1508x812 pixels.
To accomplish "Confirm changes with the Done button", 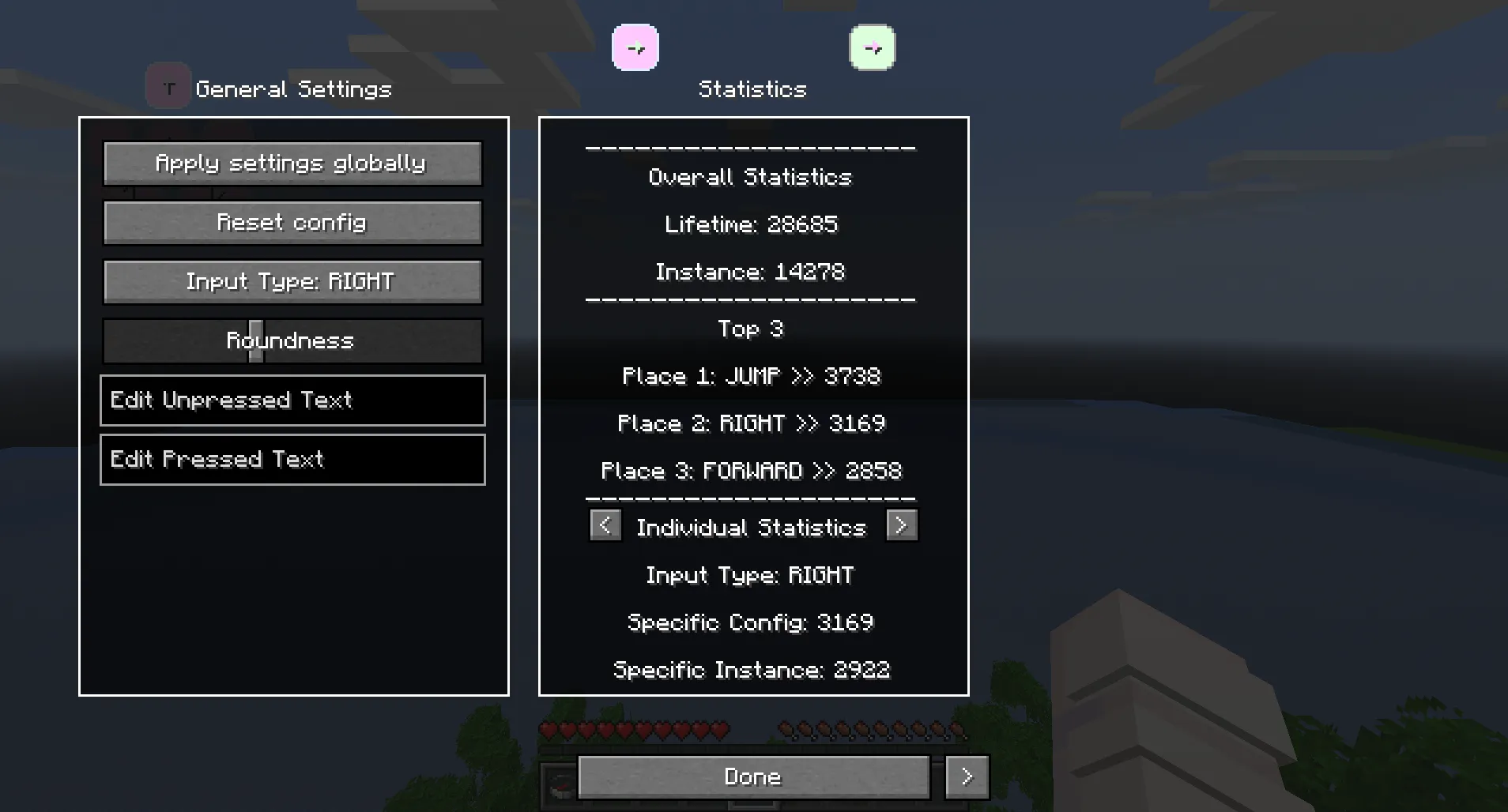I will pos(752,776).
